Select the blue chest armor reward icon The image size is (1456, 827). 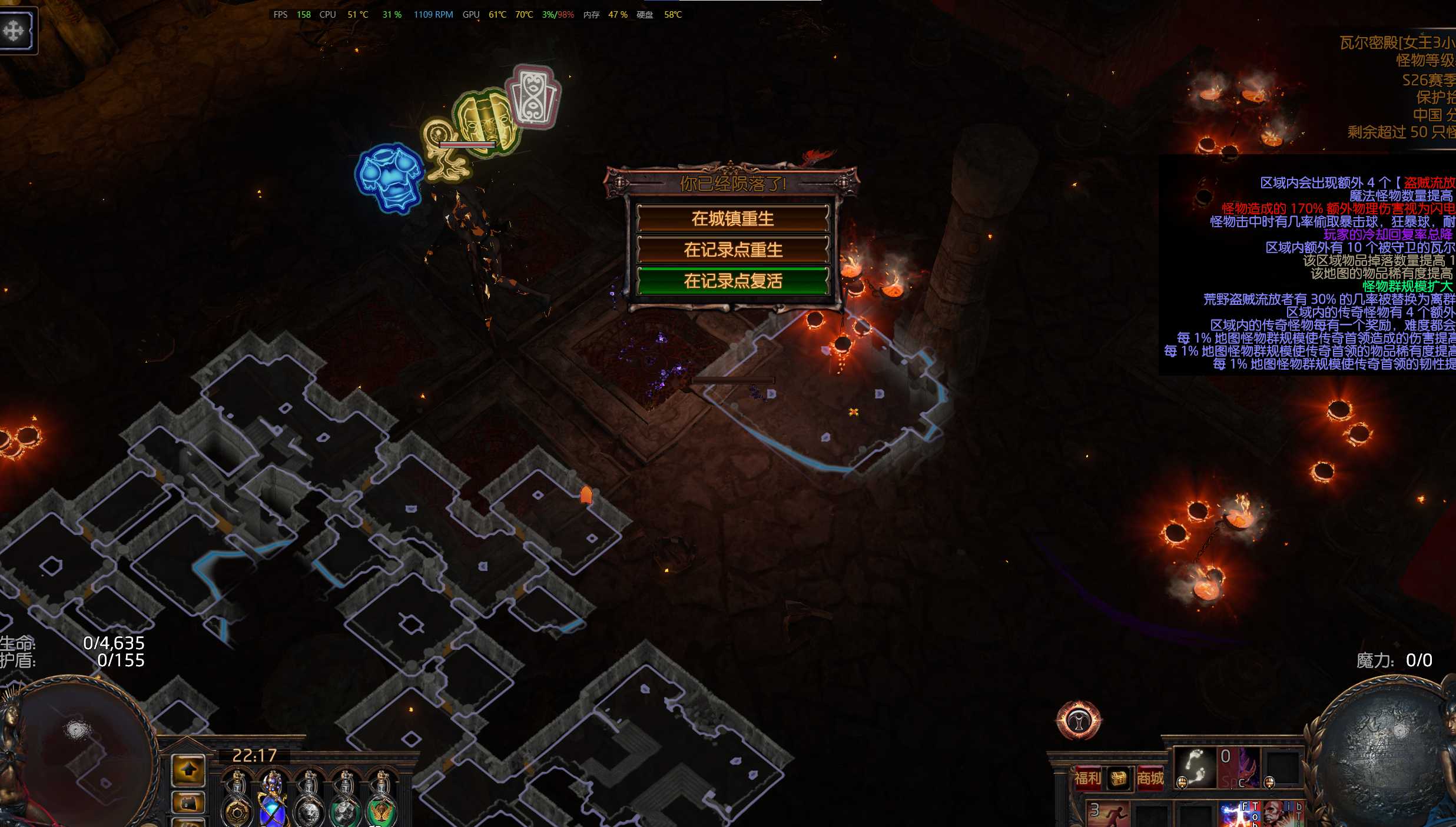pos(389,177)
